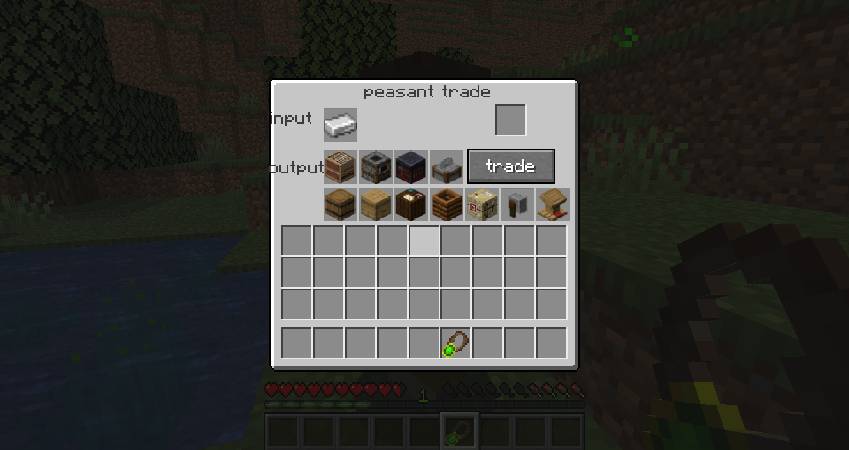Choose the dark block with map on top

411,204
